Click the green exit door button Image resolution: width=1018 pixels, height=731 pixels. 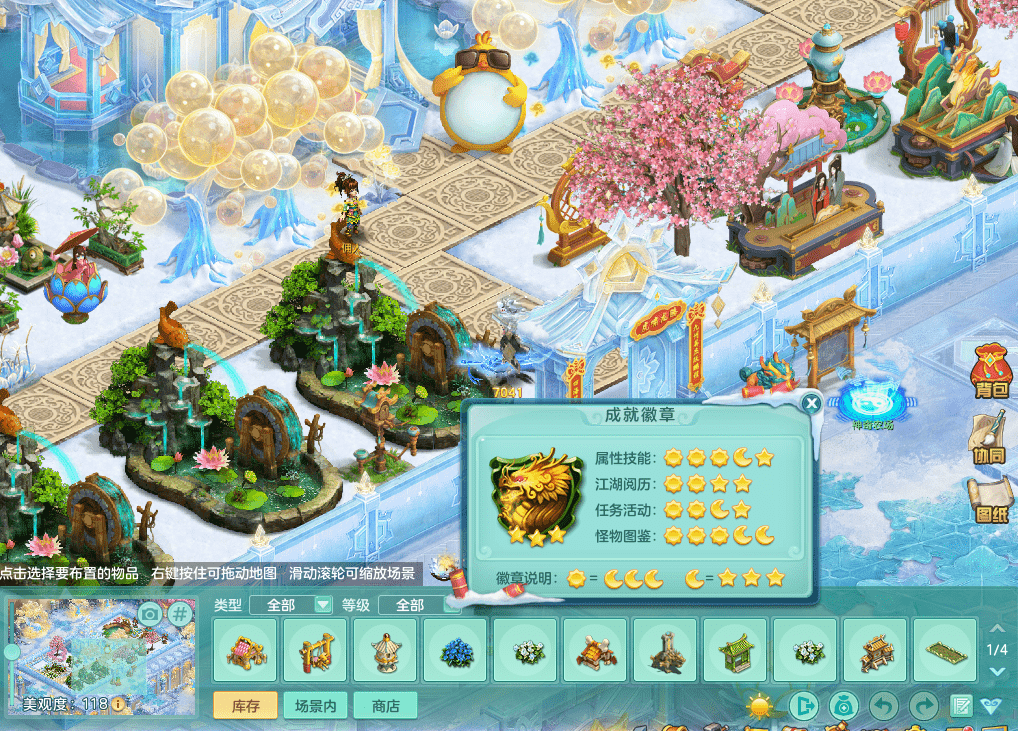tap(803, 706)
